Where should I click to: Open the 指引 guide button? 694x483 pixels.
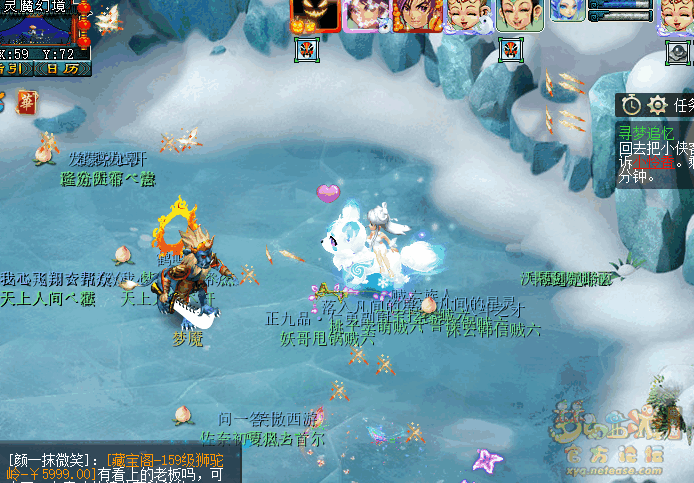[x=14, y=69]
